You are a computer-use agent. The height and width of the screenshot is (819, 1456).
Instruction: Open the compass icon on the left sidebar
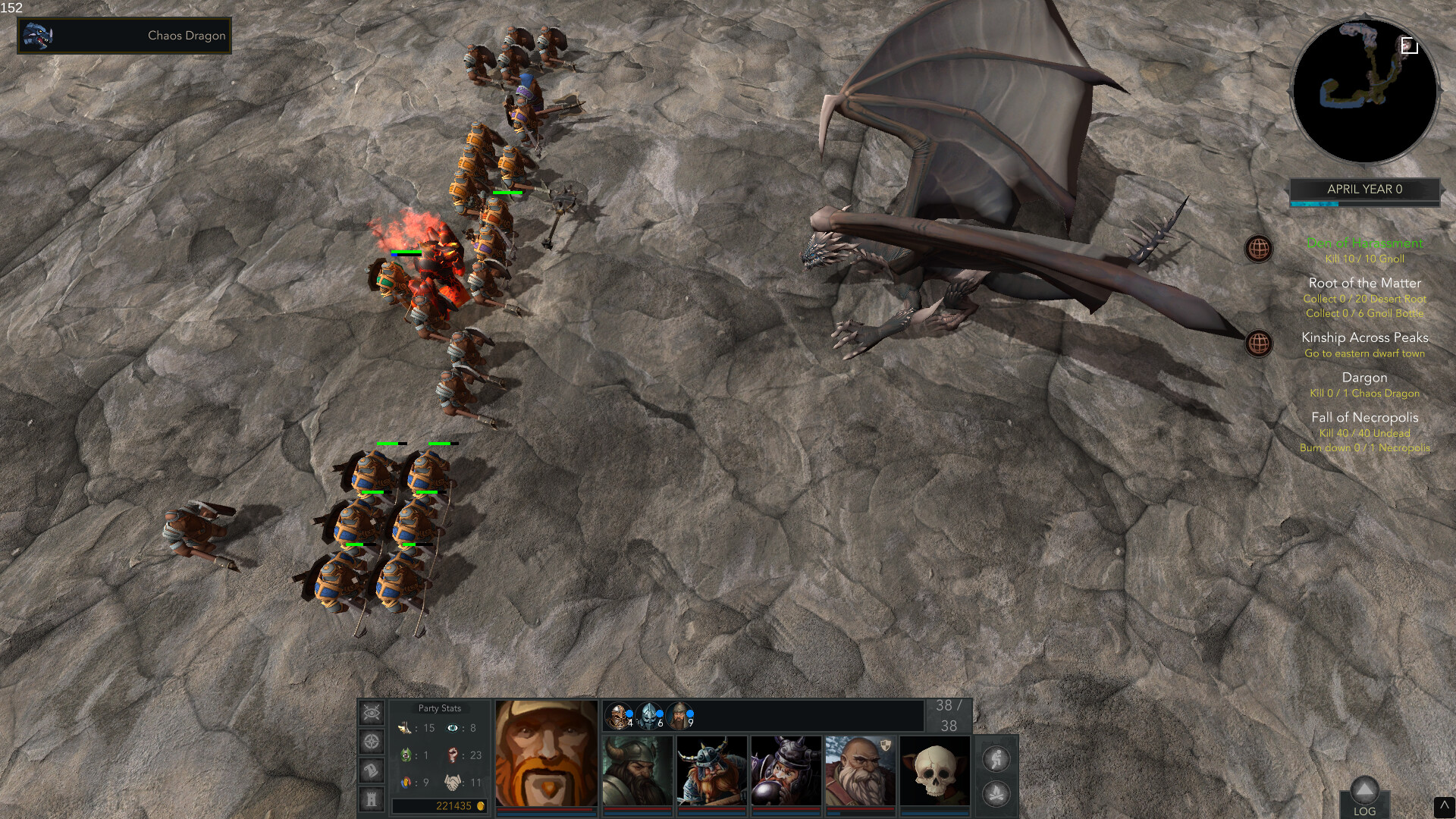(371, 742)
